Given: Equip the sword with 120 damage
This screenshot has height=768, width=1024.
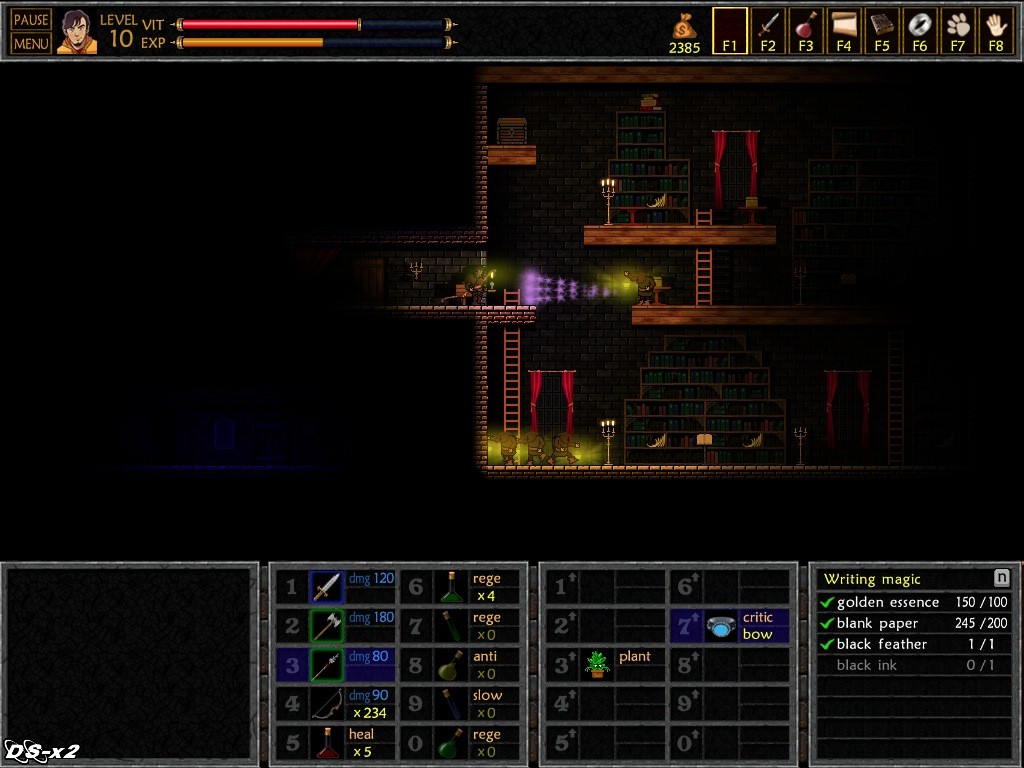Looking at the screenshot, I should click(x=328, y=587).
